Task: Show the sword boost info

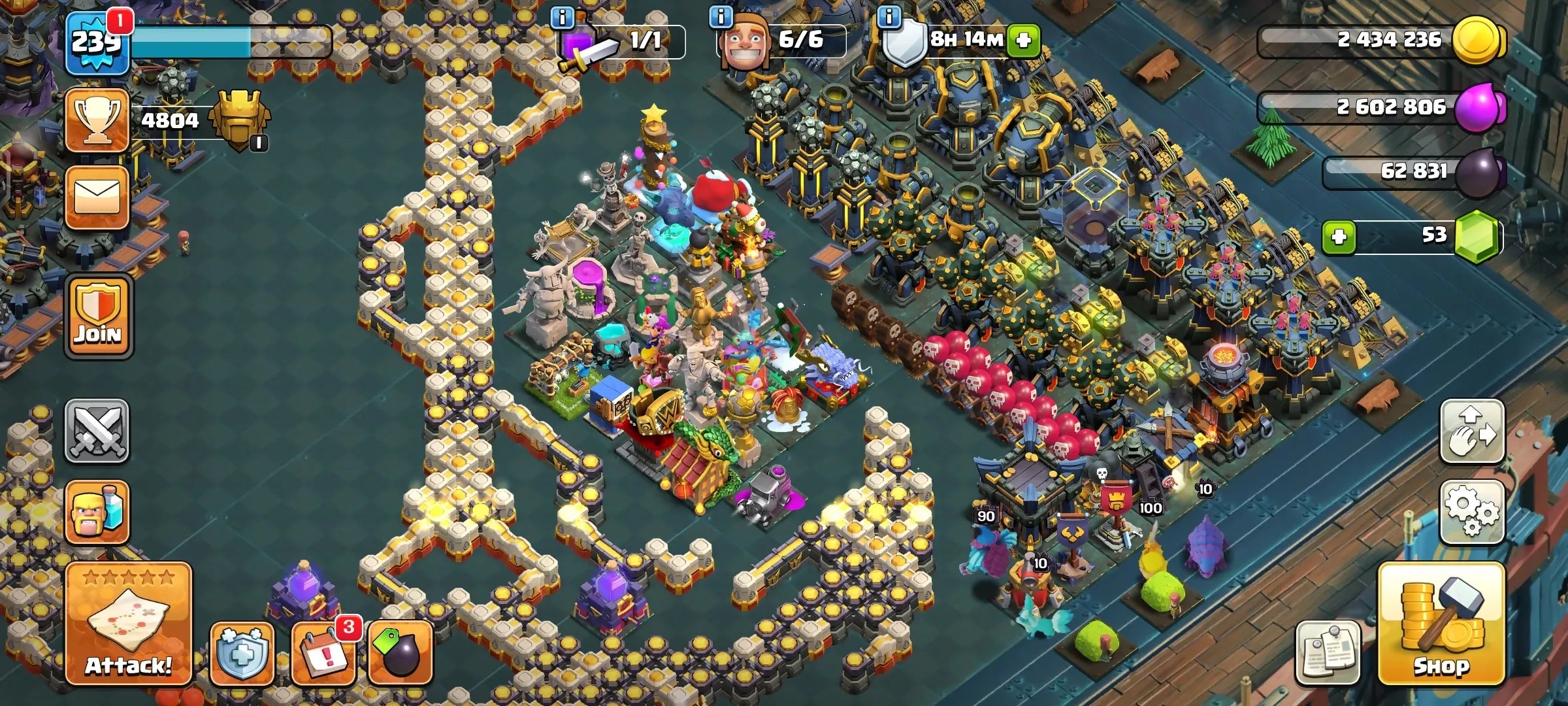Action: 563,17
